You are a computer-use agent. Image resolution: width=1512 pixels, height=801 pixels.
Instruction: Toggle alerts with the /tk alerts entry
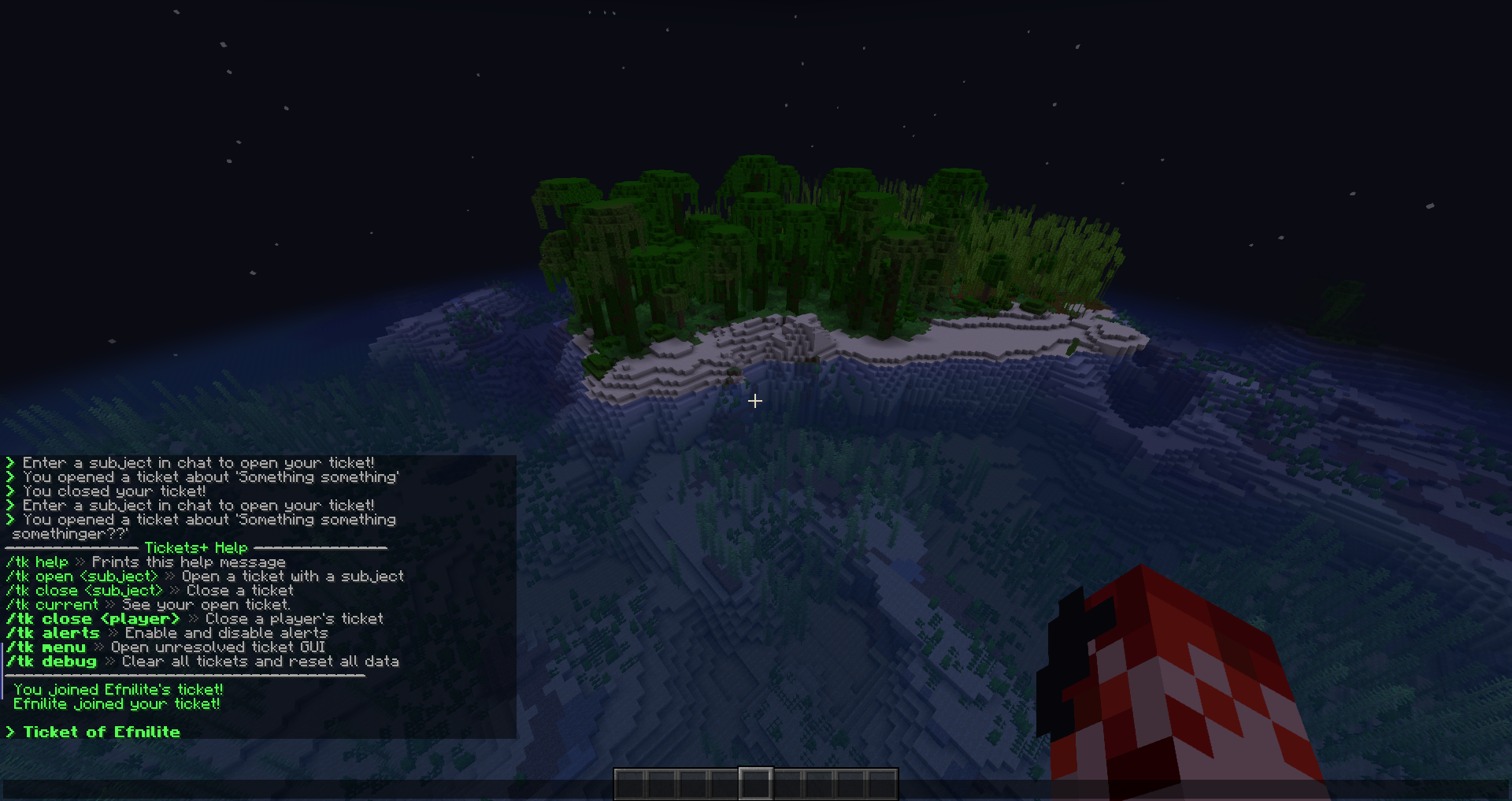pyautogui.click(x=54, y=632)
